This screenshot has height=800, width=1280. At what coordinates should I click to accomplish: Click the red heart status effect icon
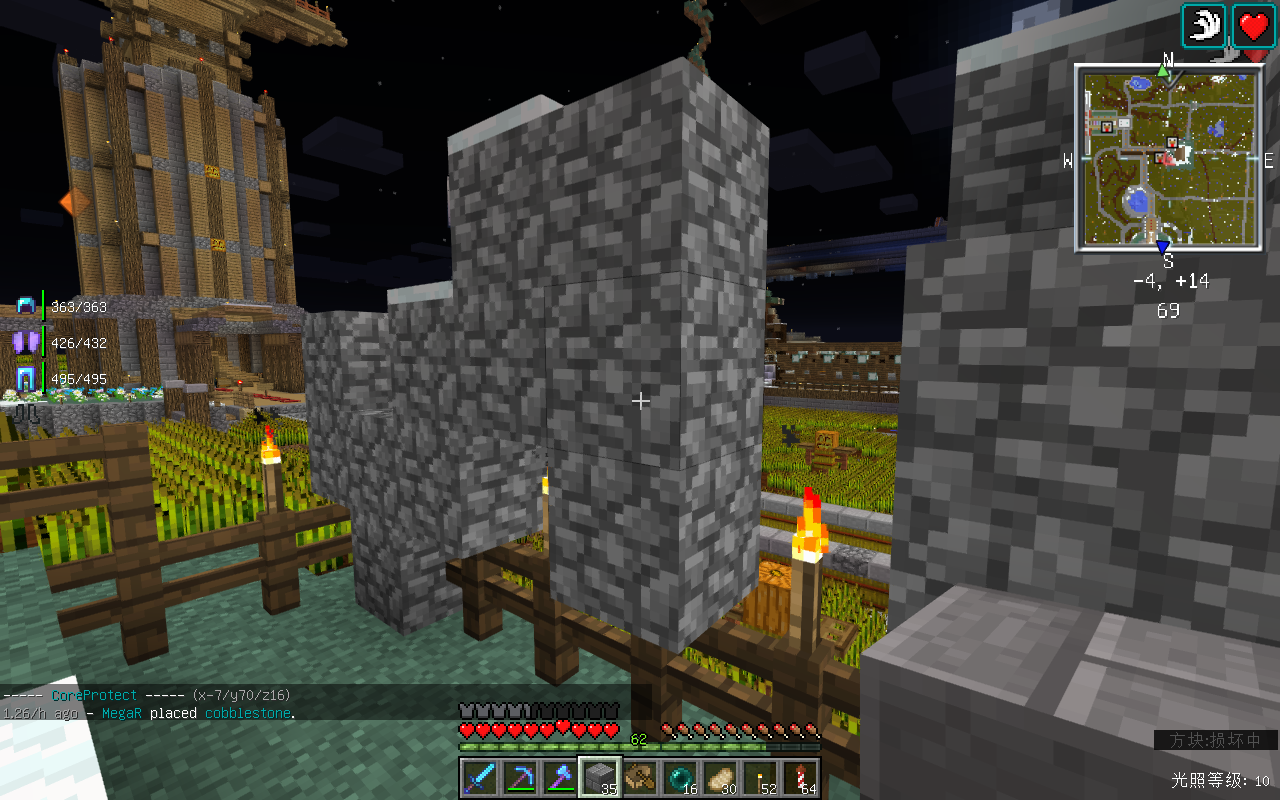[x=1253, y=26]
